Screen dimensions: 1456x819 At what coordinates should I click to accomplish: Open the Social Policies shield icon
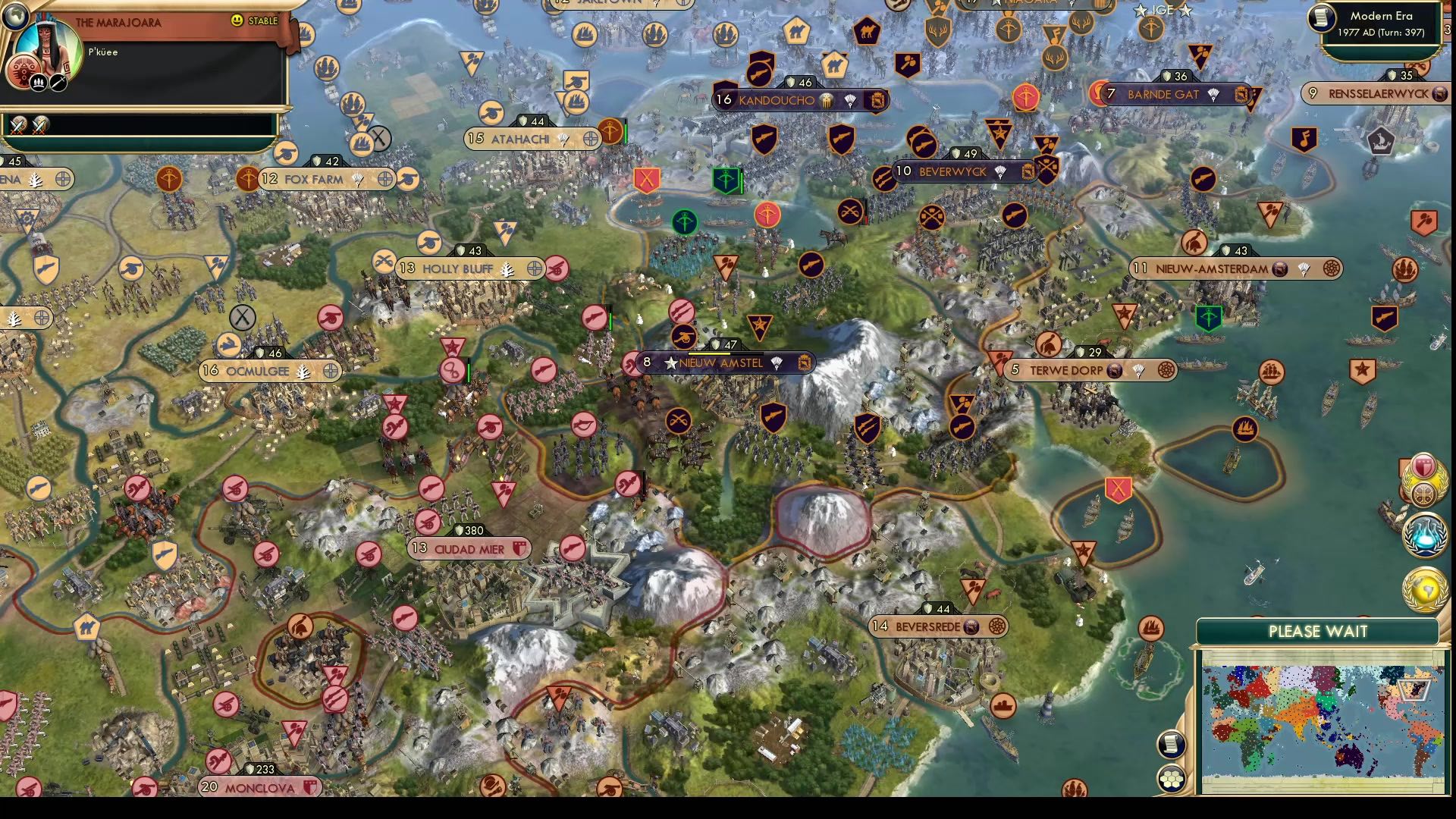pos(1423,464)
